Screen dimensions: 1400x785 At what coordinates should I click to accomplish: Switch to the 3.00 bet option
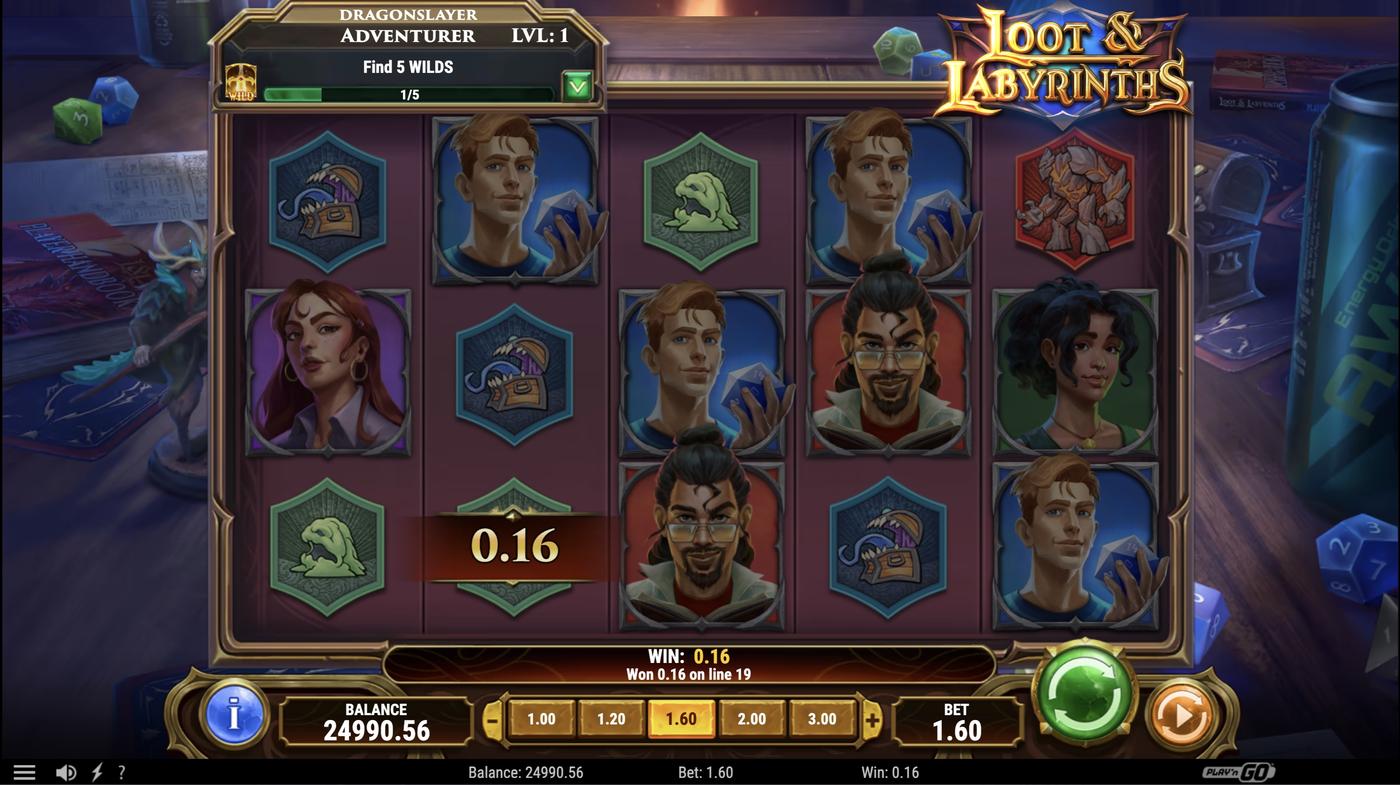point(822,717)
